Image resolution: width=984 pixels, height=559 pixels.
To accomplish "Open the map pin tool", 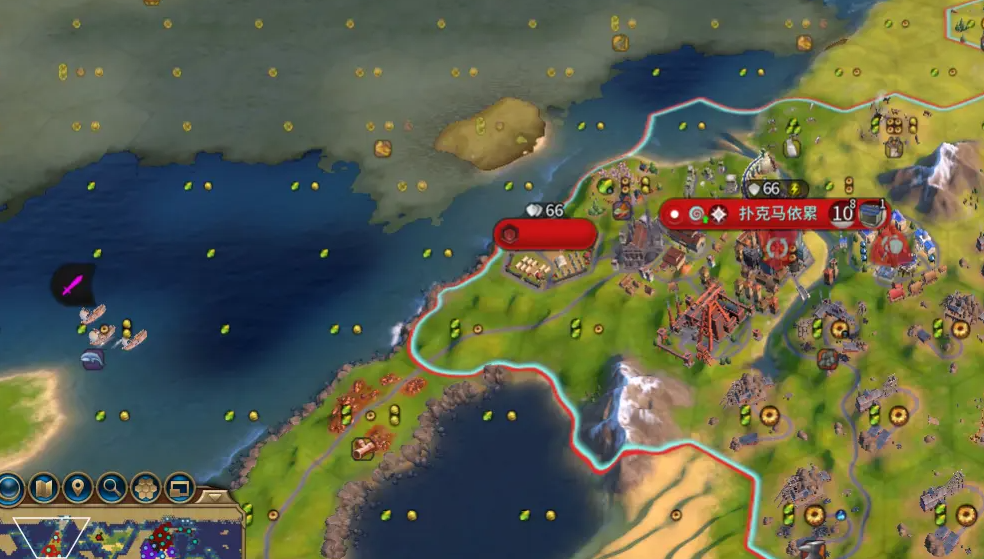I will (77, 489).
